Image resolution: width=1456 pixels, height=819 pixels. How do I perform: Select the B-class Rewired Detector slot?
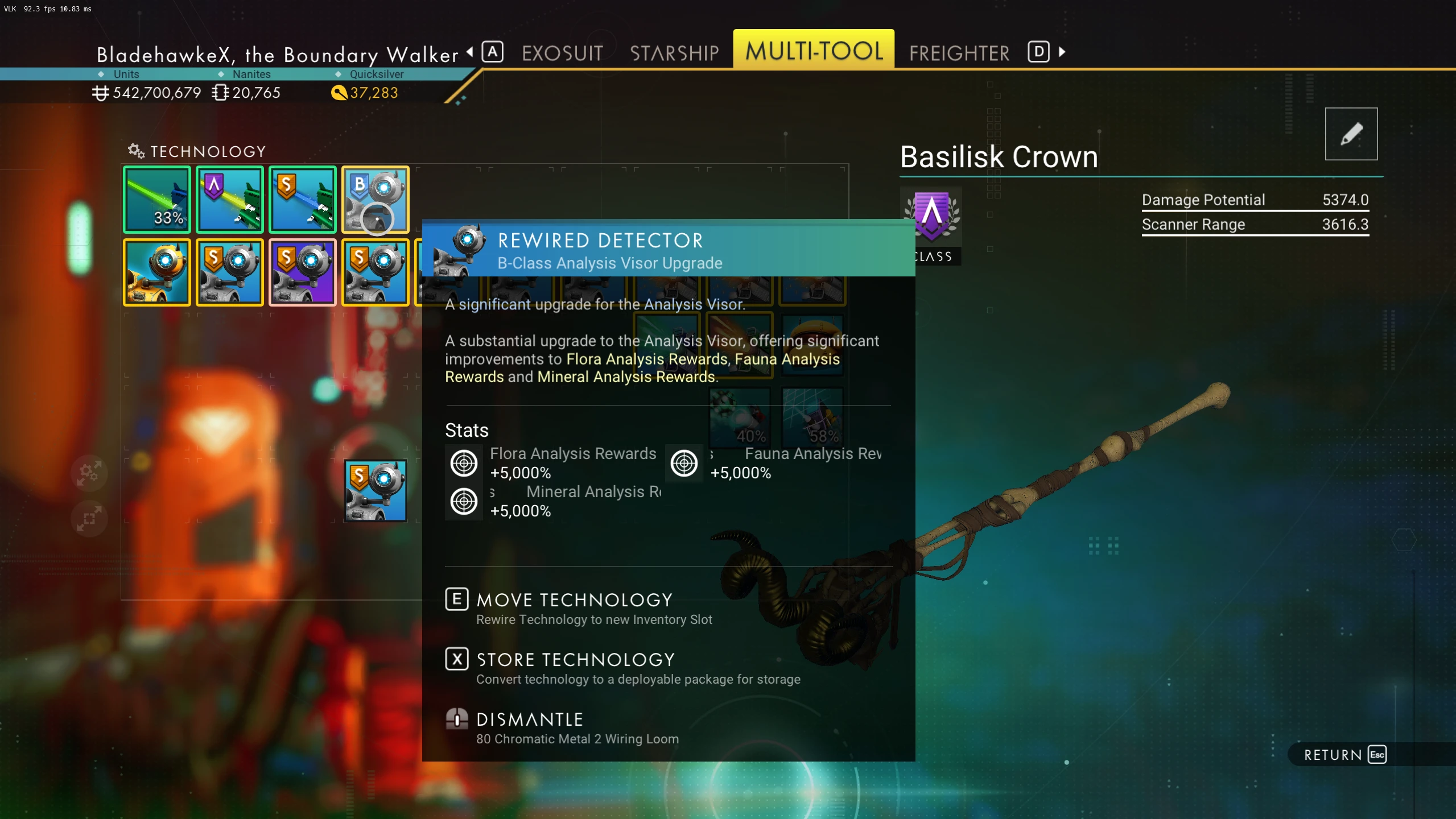376,200
